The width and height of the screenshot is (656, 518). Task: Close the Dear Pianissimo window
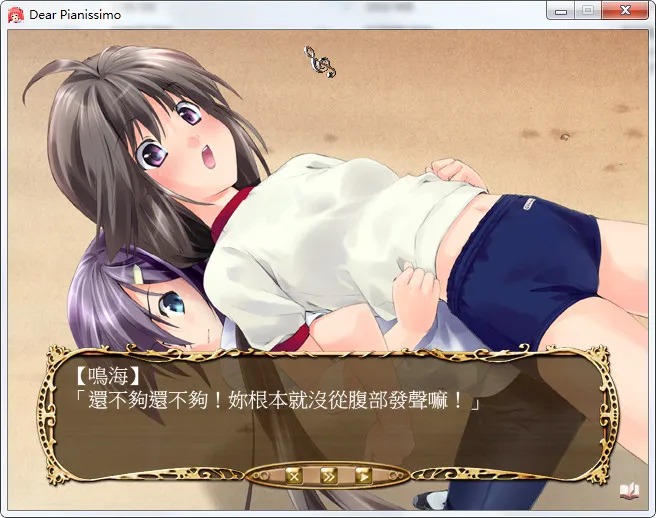tap(627, 11)
